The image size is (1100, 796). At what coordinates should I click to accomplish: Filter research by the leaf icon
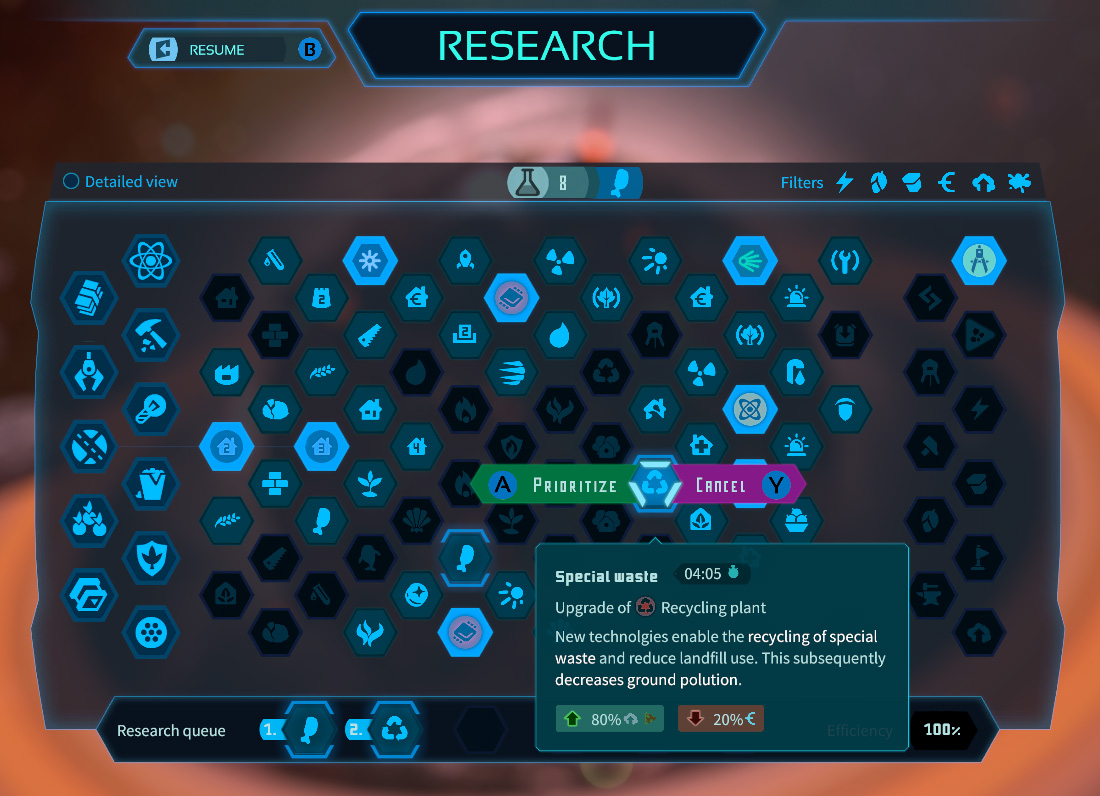coord(878,182)
